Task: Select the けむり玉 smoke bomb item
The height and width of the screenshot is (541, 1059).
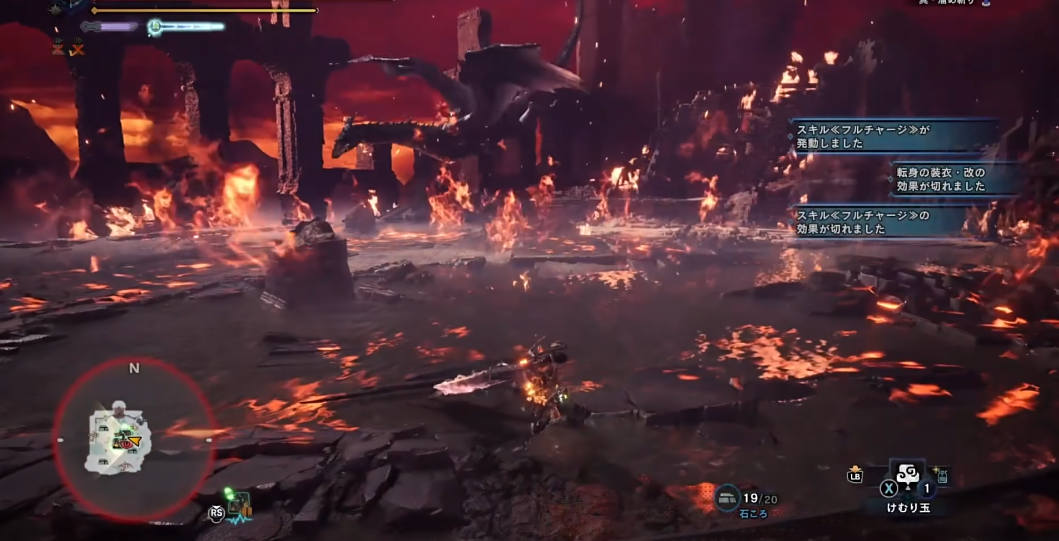Action: (908, 477)
